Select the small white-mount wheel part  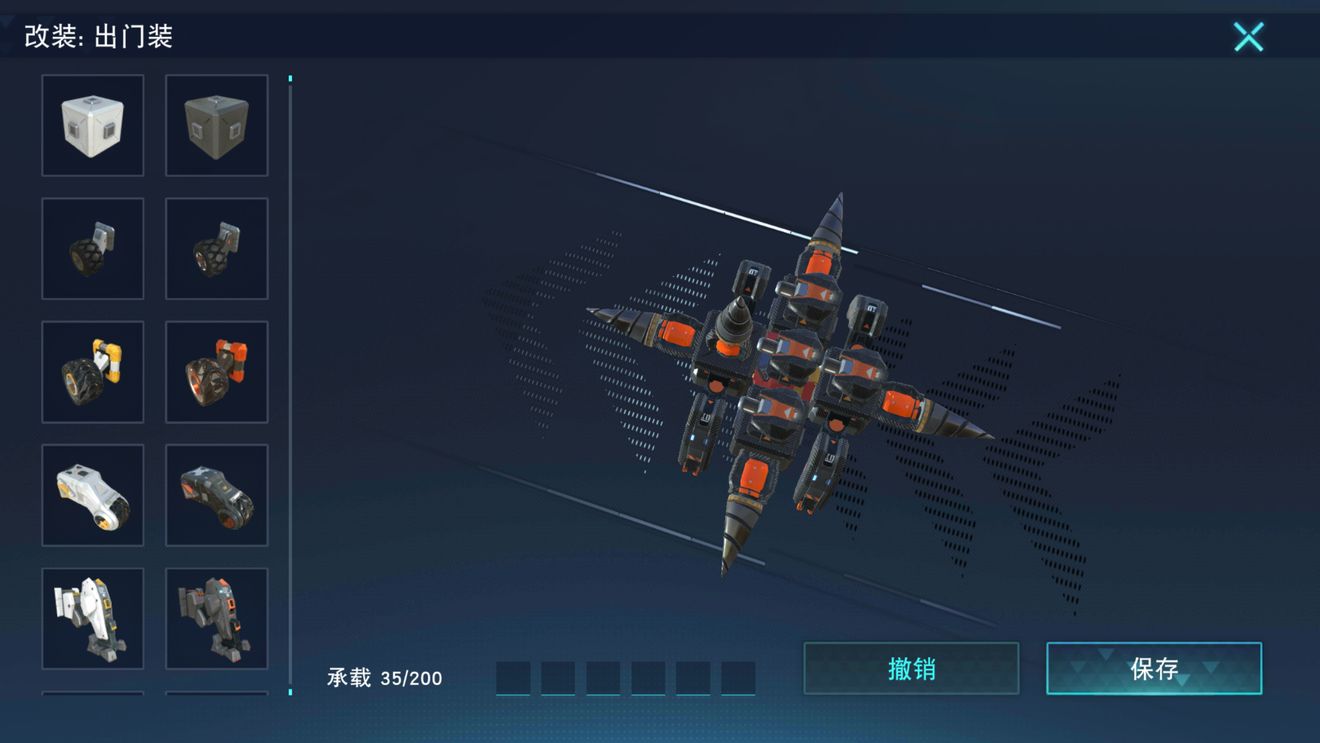click(92, 248)
